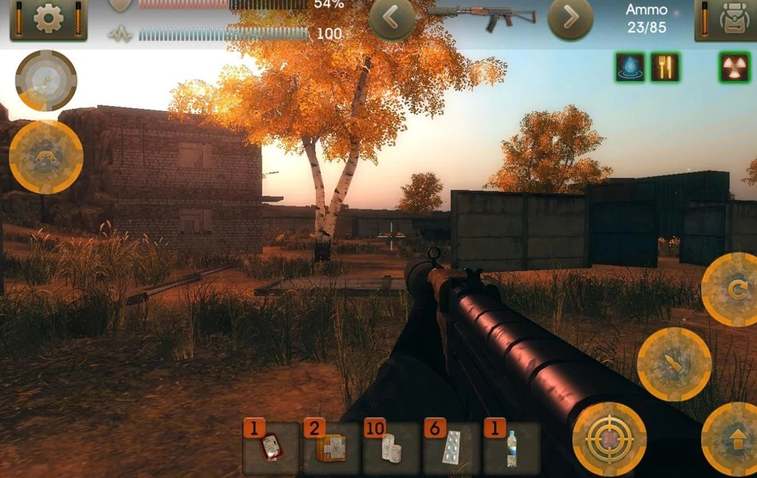Switch to the previous weapon arrow
The height and width of the screenshot is (478, 757).
coord(393,17)
